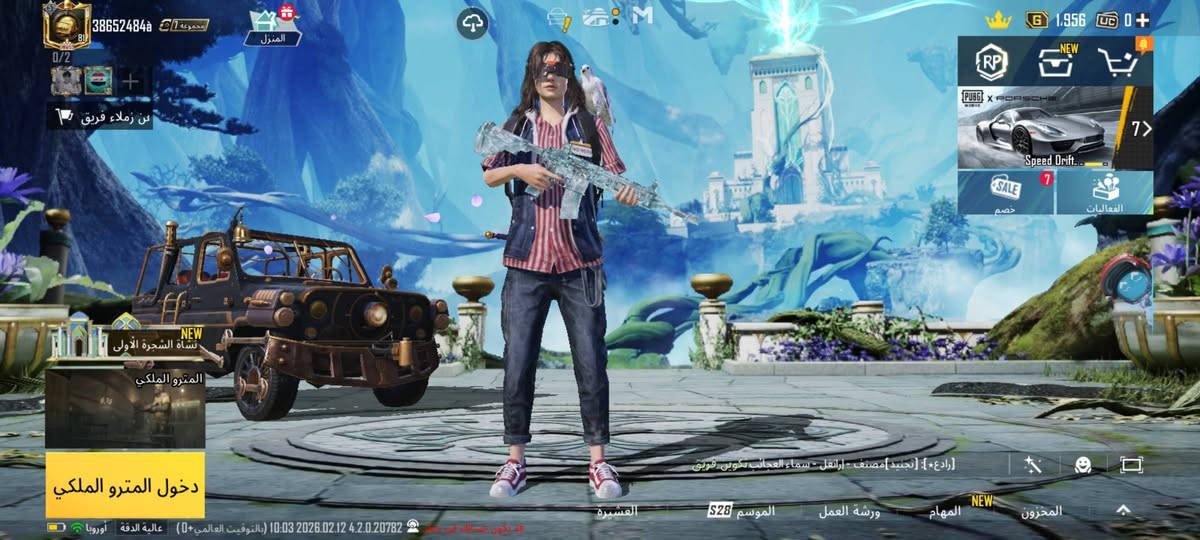1200x540 pixels.
Task: Open the Royale Pass RP button
Action: pyautogui.click(x=992, y=63)
